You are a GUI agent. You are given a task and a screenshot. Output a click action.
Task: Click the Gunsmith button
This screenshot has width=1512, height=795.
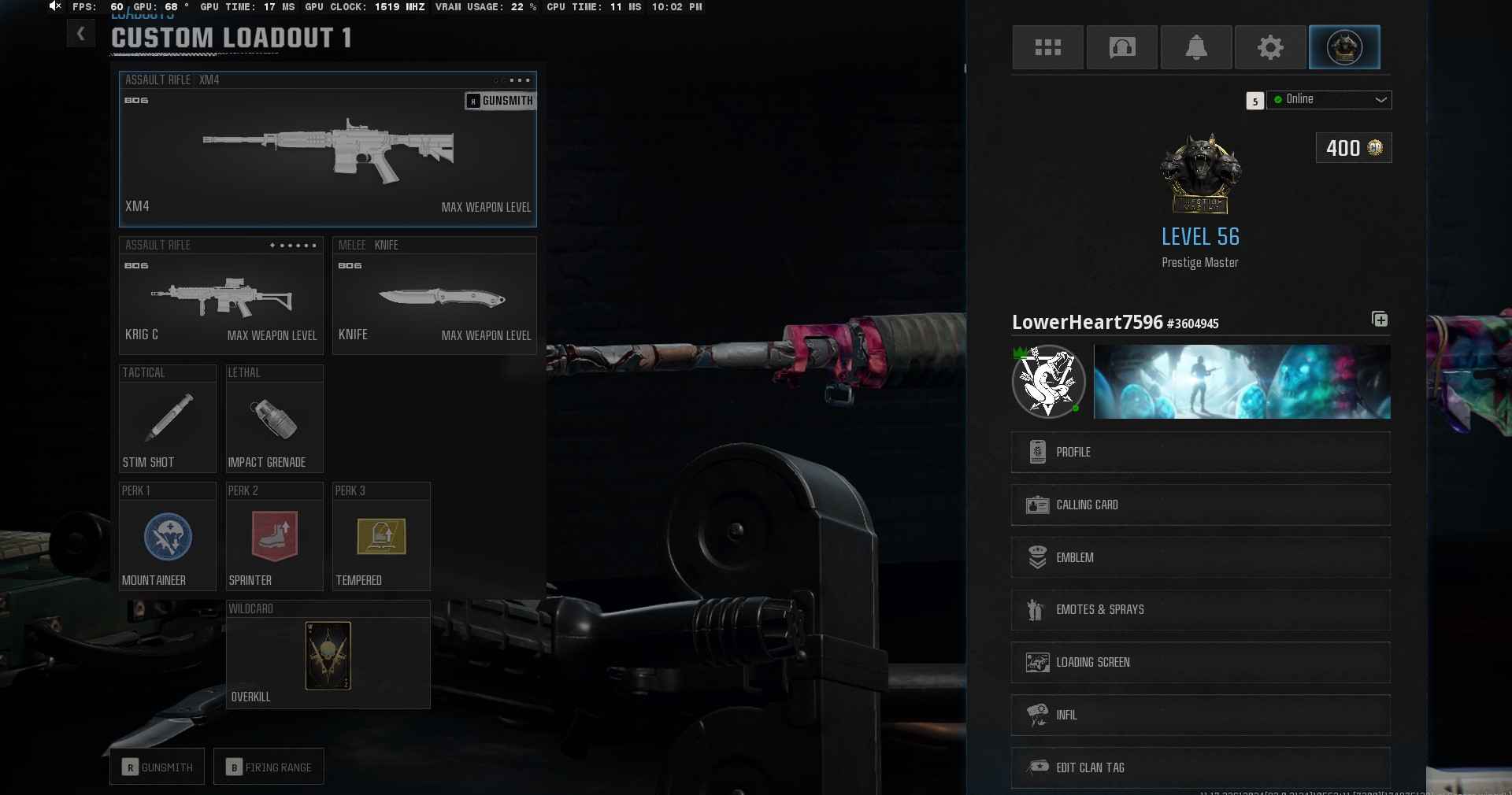(156, 767)
